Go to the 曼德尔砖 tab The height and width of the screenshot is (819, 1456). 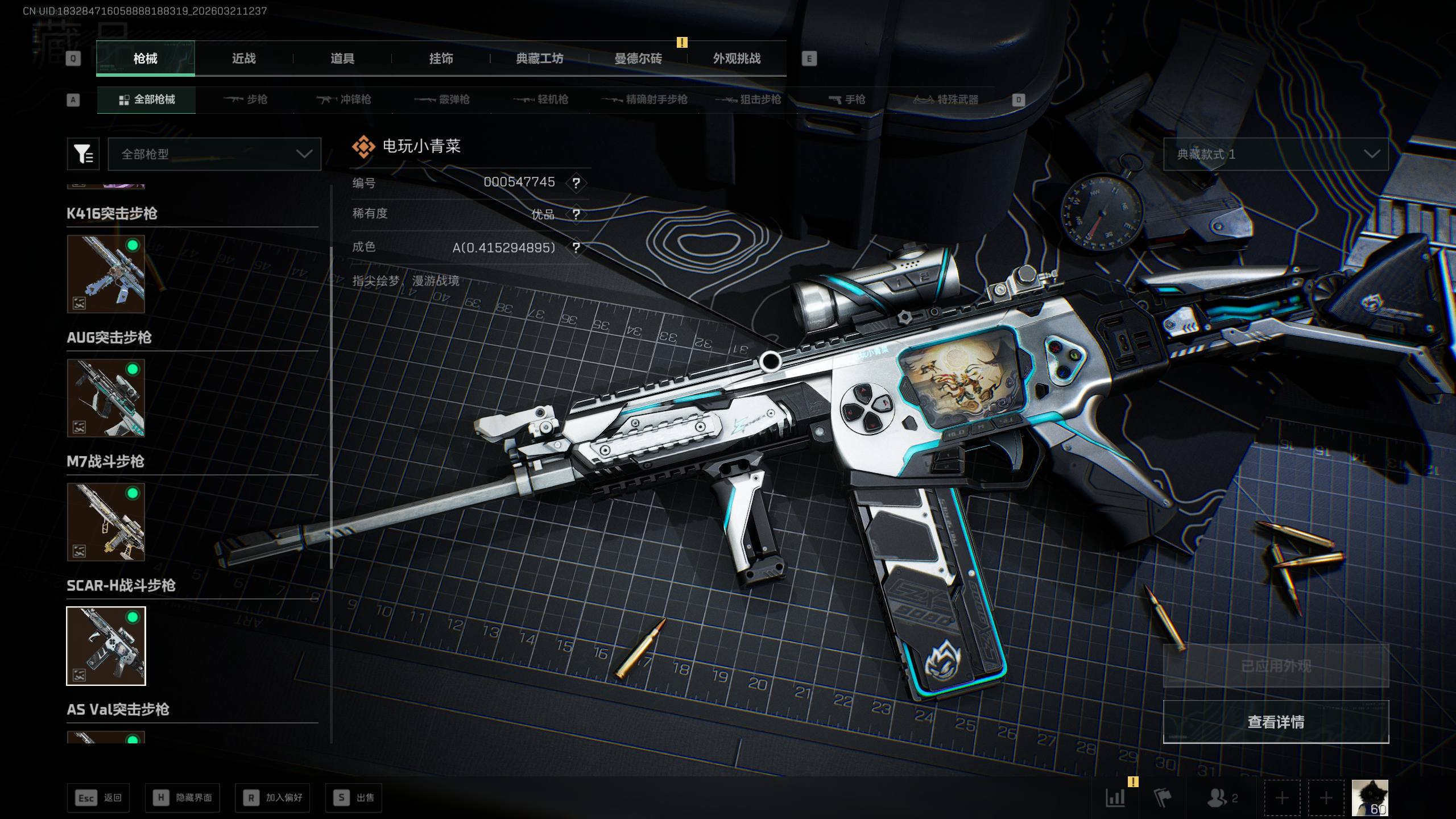pos(638,59)
